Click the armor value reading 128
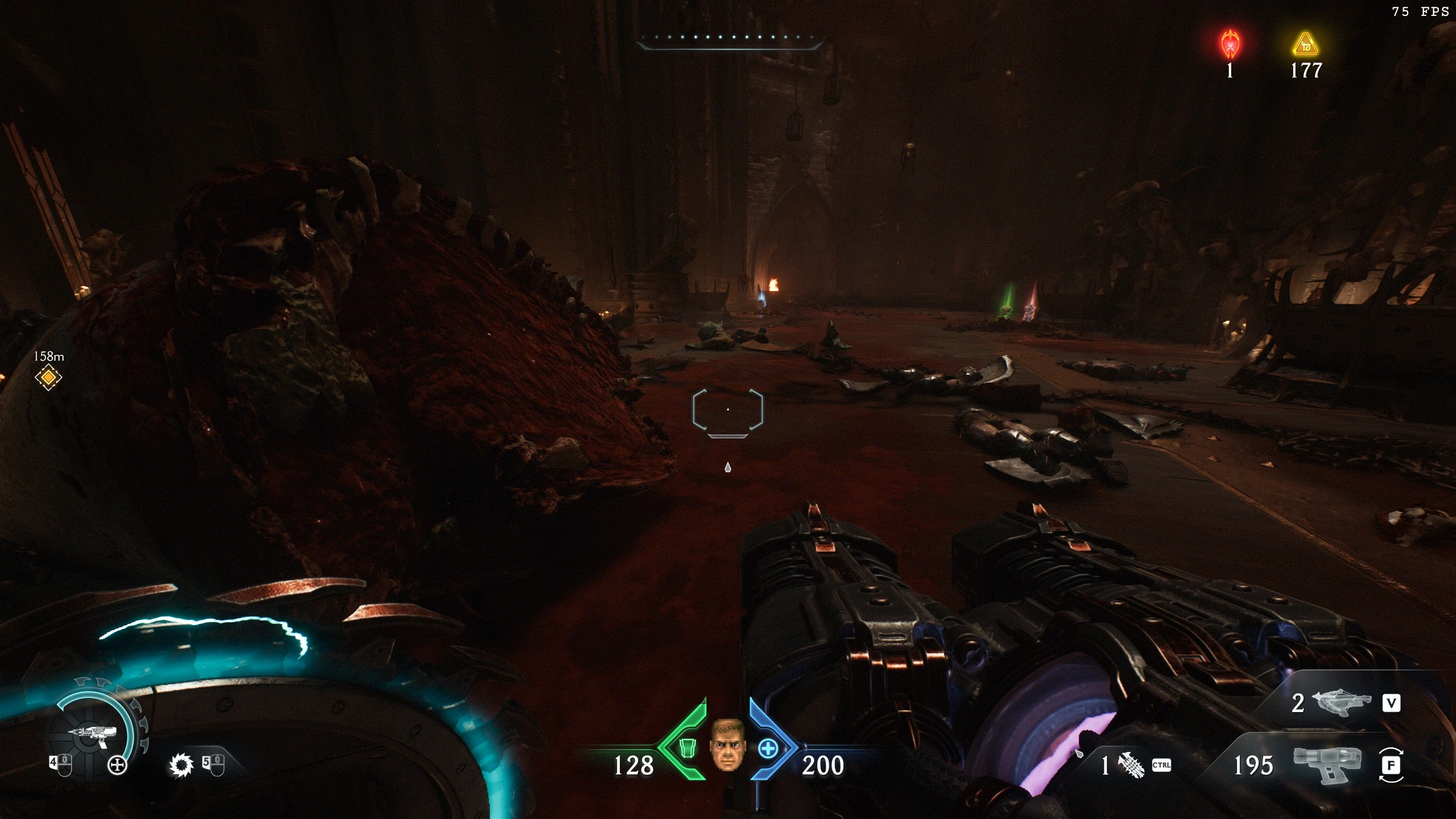This screenshot has width=1456, height=819. [635, 767]
